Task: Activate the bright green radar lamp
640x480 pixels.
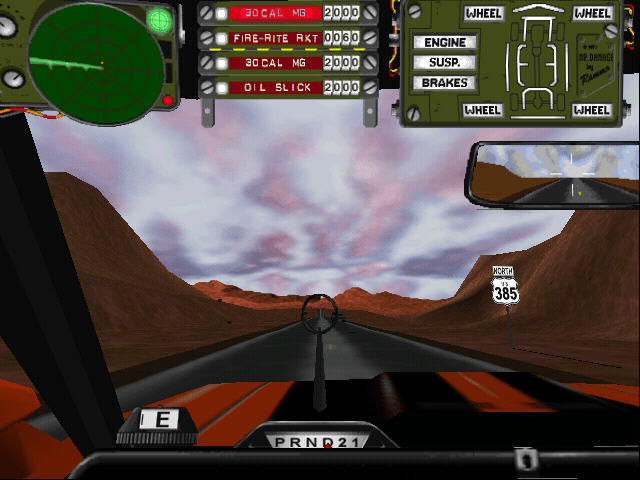Action: (159, 19)
